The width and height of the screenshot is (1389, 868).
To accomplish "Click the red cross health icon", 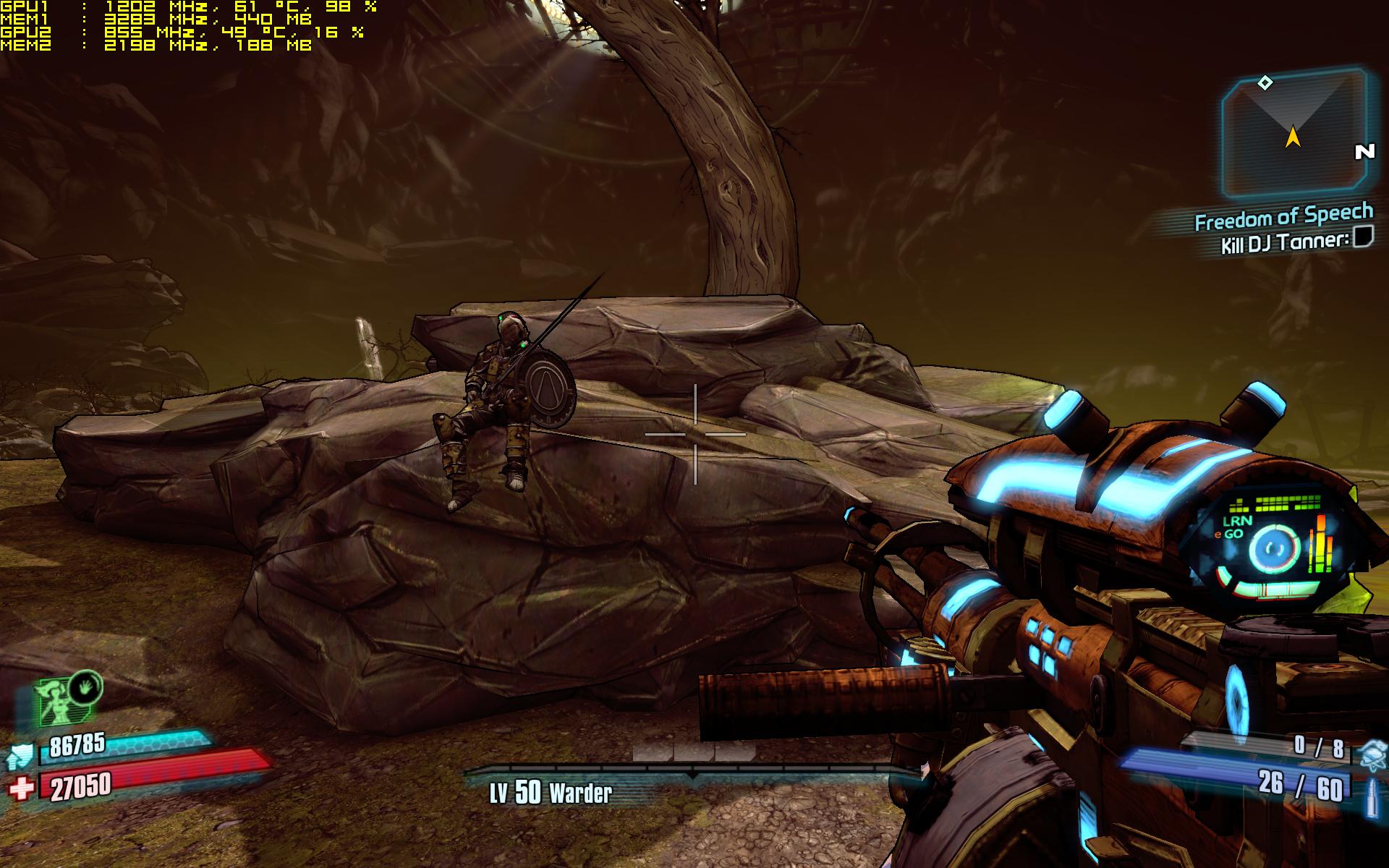I will pyautogui.click(x=21, y=788).
